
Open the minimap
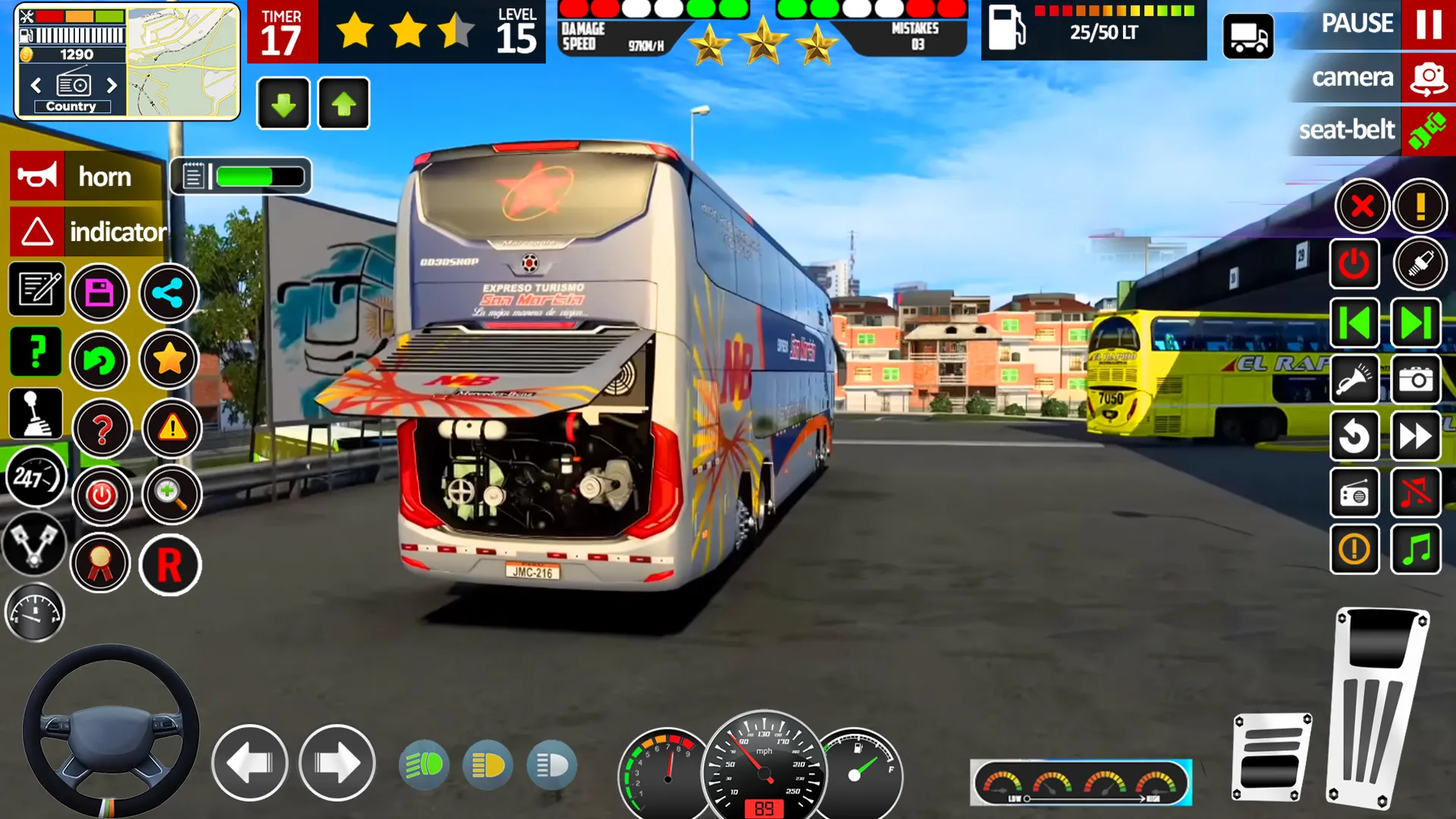pos(182,62)
